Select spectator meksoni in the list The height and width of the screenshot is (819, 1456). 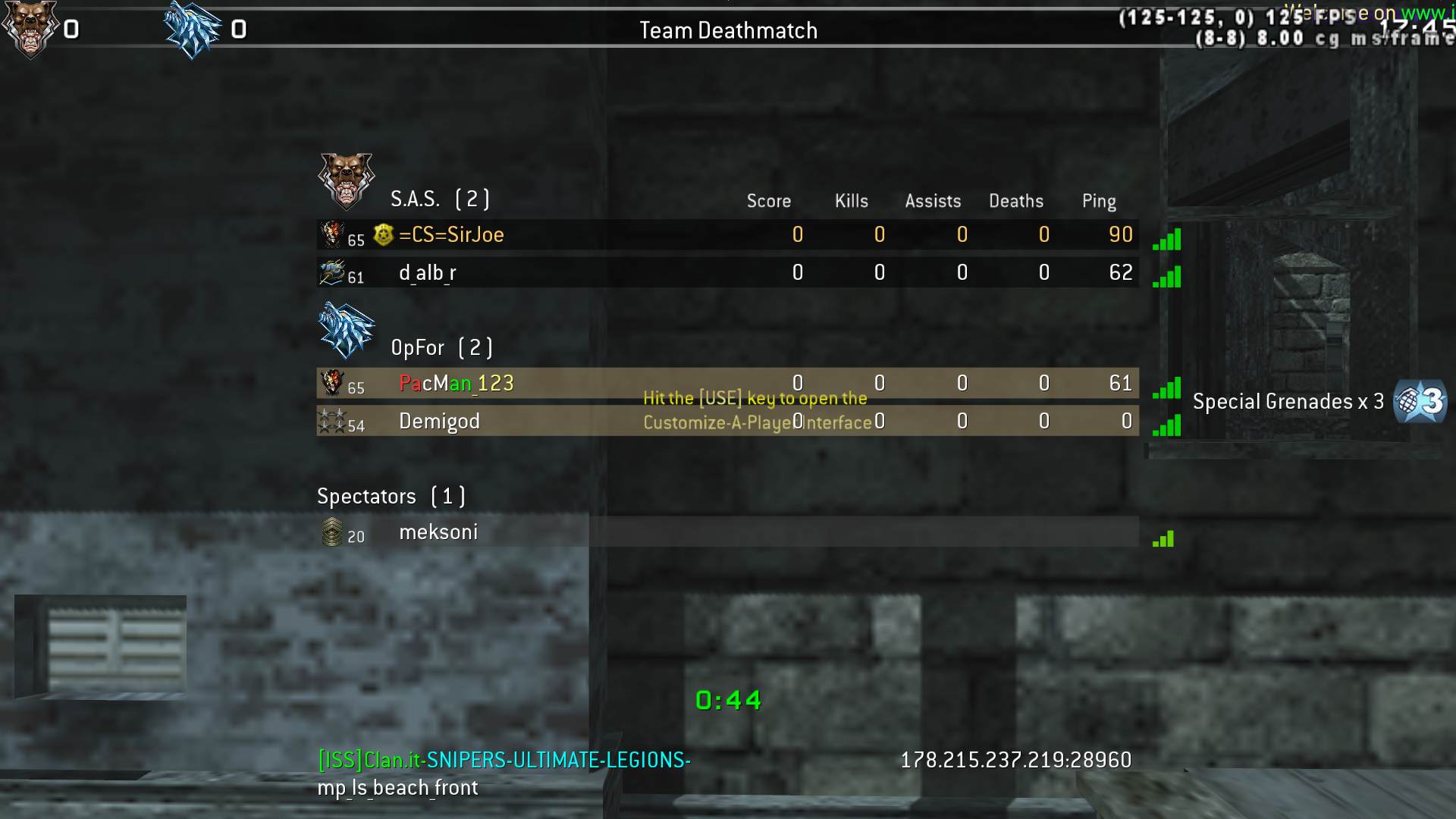click(x=438, y=532)
